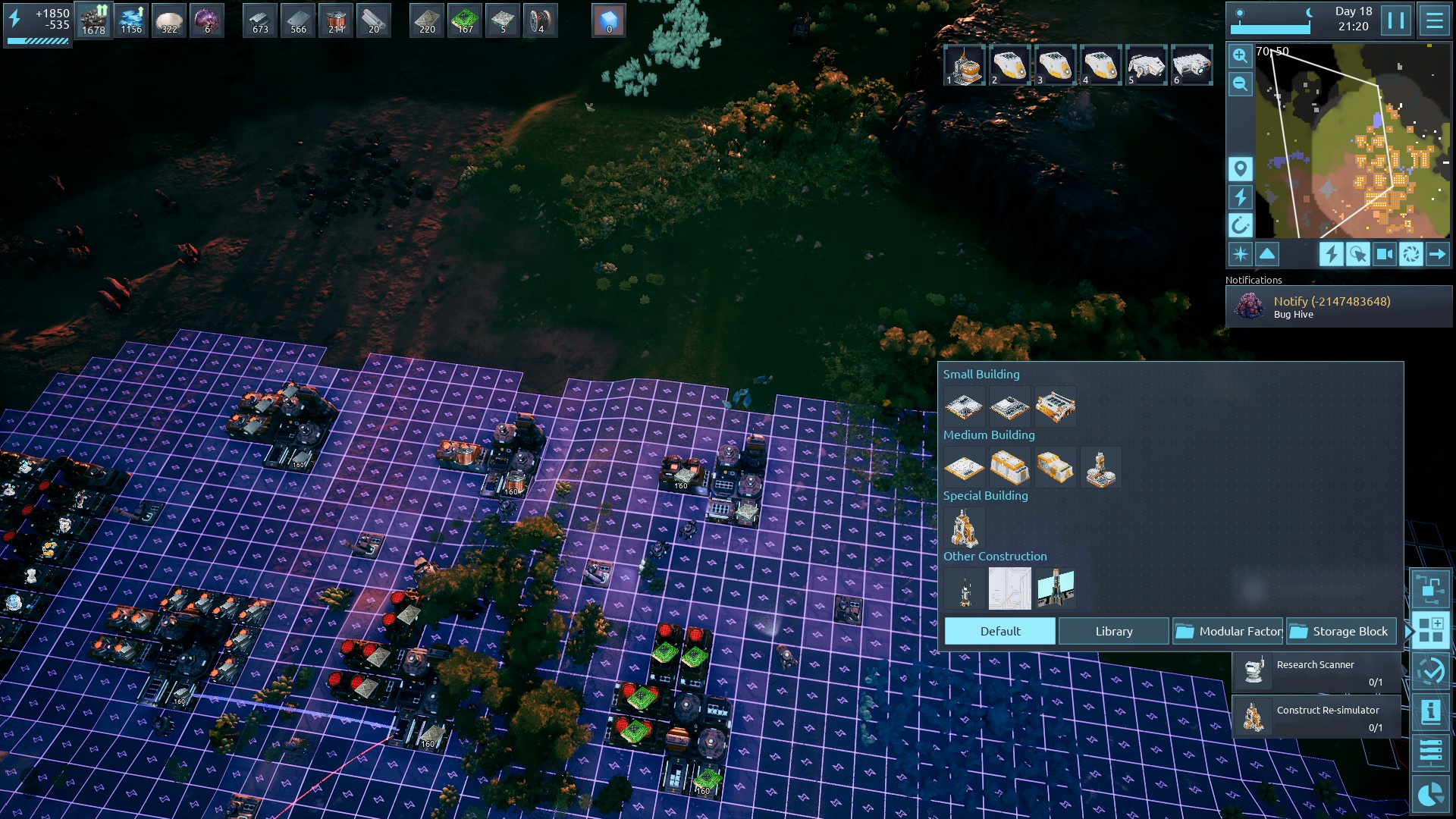
Task: Open the info panel button
Action: click(1430, 711)
